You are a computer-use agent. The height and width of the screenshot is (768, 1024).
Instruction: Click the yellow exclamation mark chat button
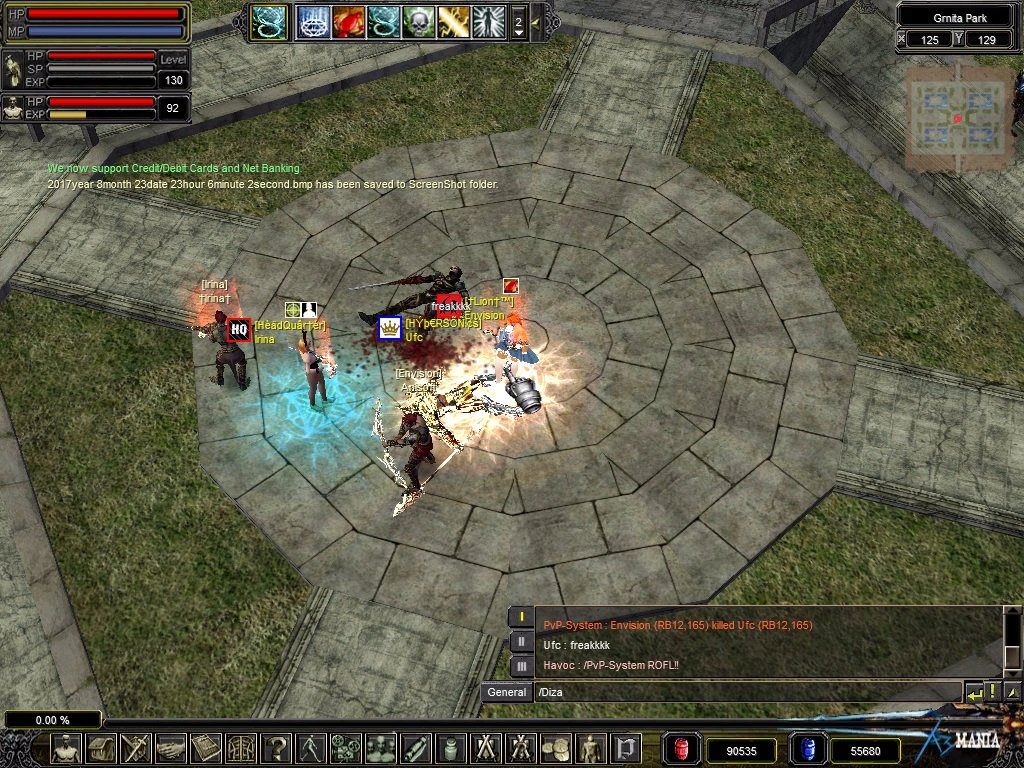[x=992, y=692]
